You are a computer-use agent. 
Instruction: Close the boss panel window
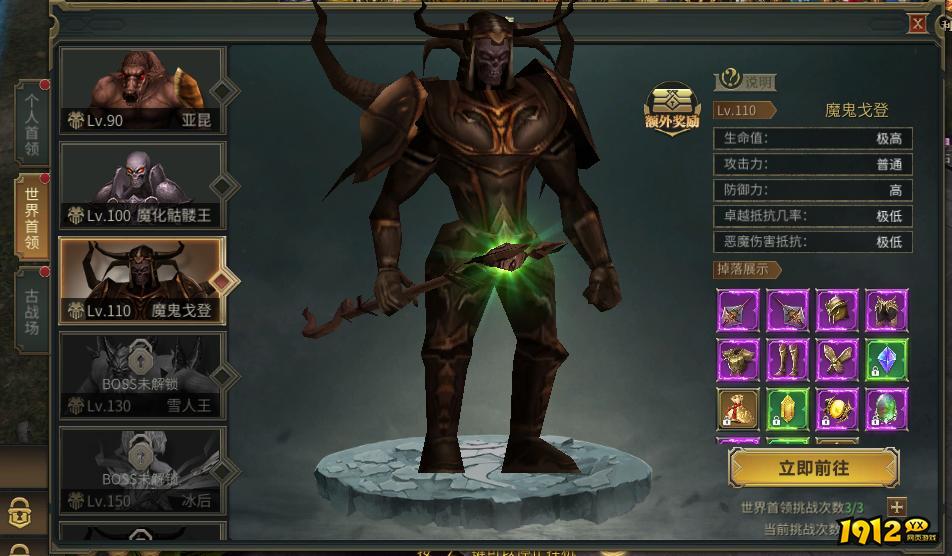click(916, 25)
